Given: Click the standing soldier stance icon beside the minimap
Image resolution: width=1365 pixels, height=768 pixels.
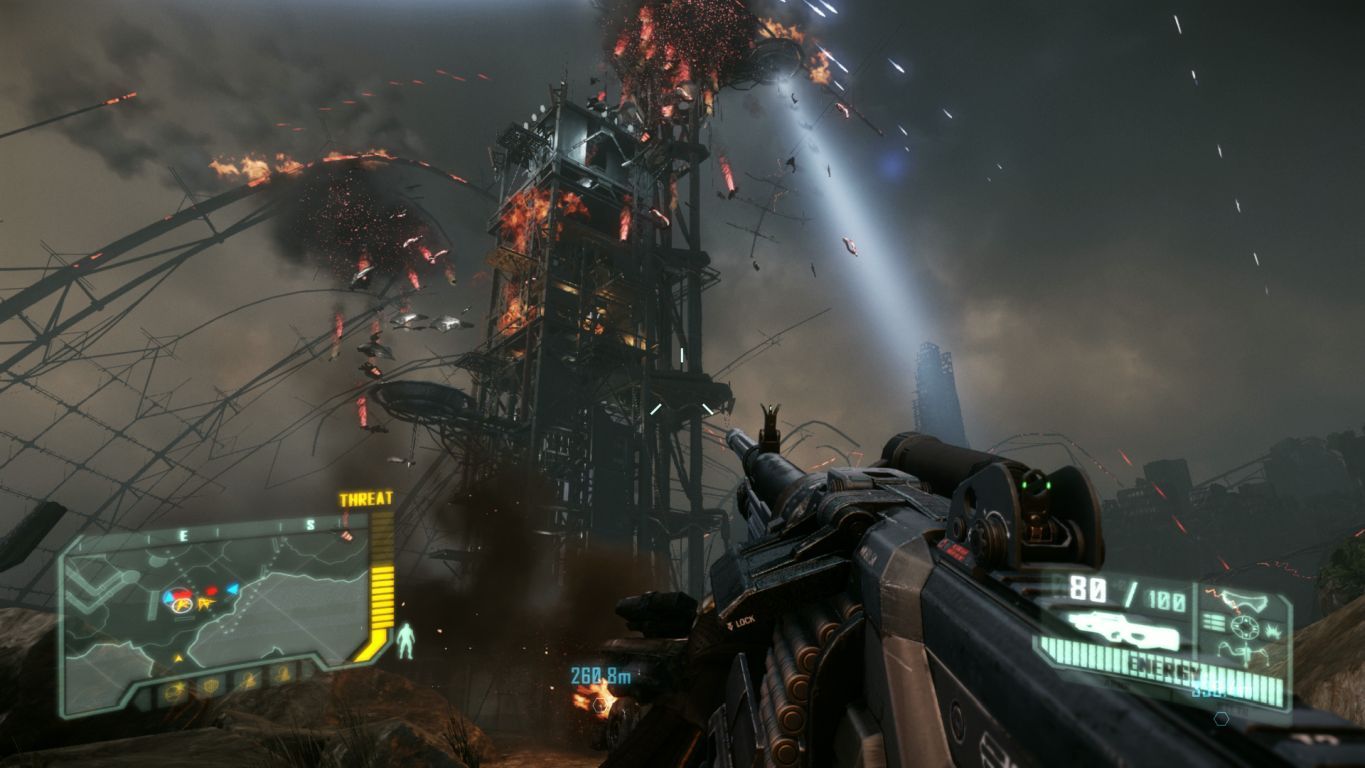Looking at the screenshot, I should [408, 640].
